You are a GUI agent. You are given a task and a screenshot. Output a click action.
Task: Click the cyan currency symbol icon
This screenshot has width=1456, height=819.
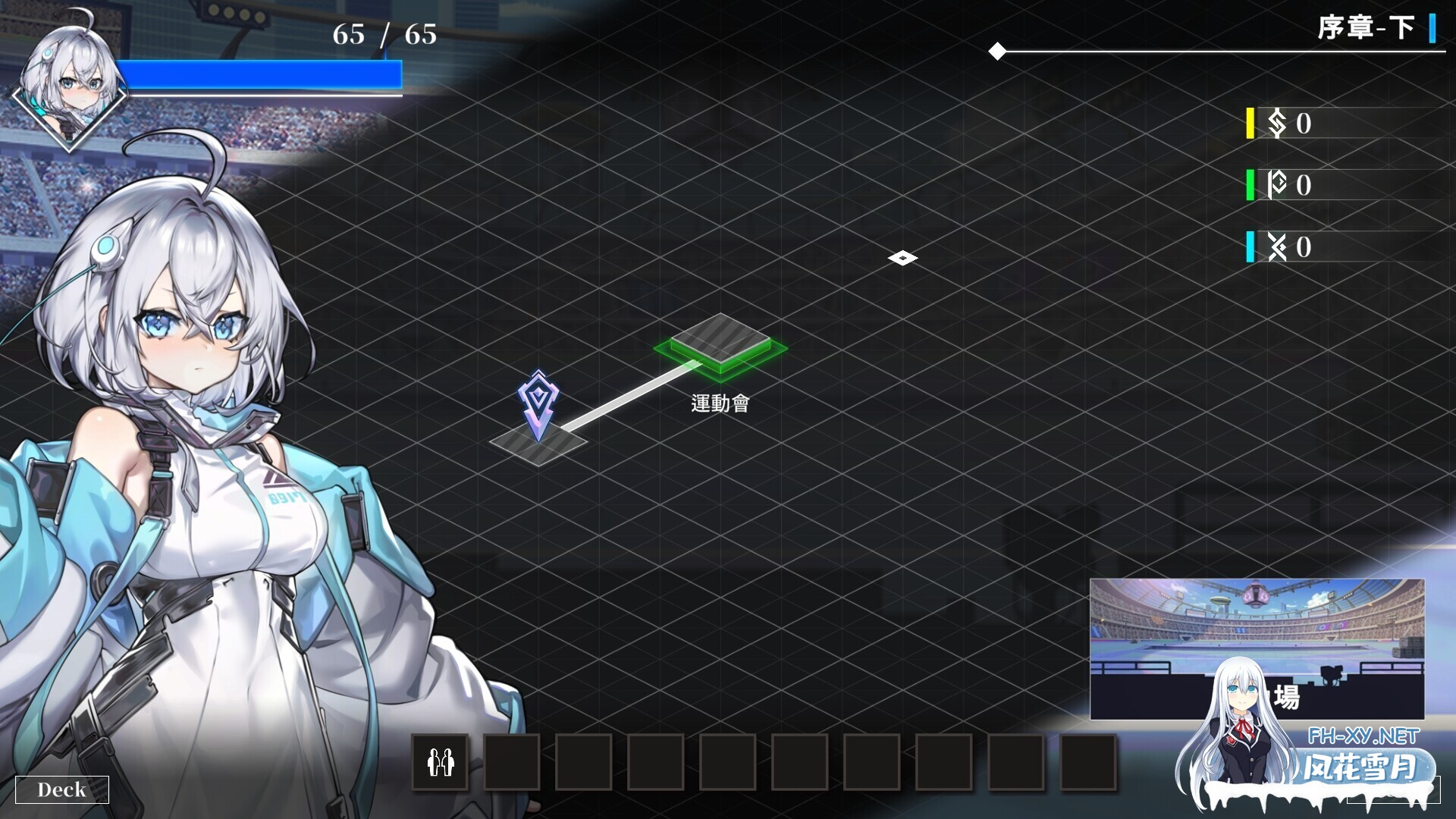pos(1277,247)
